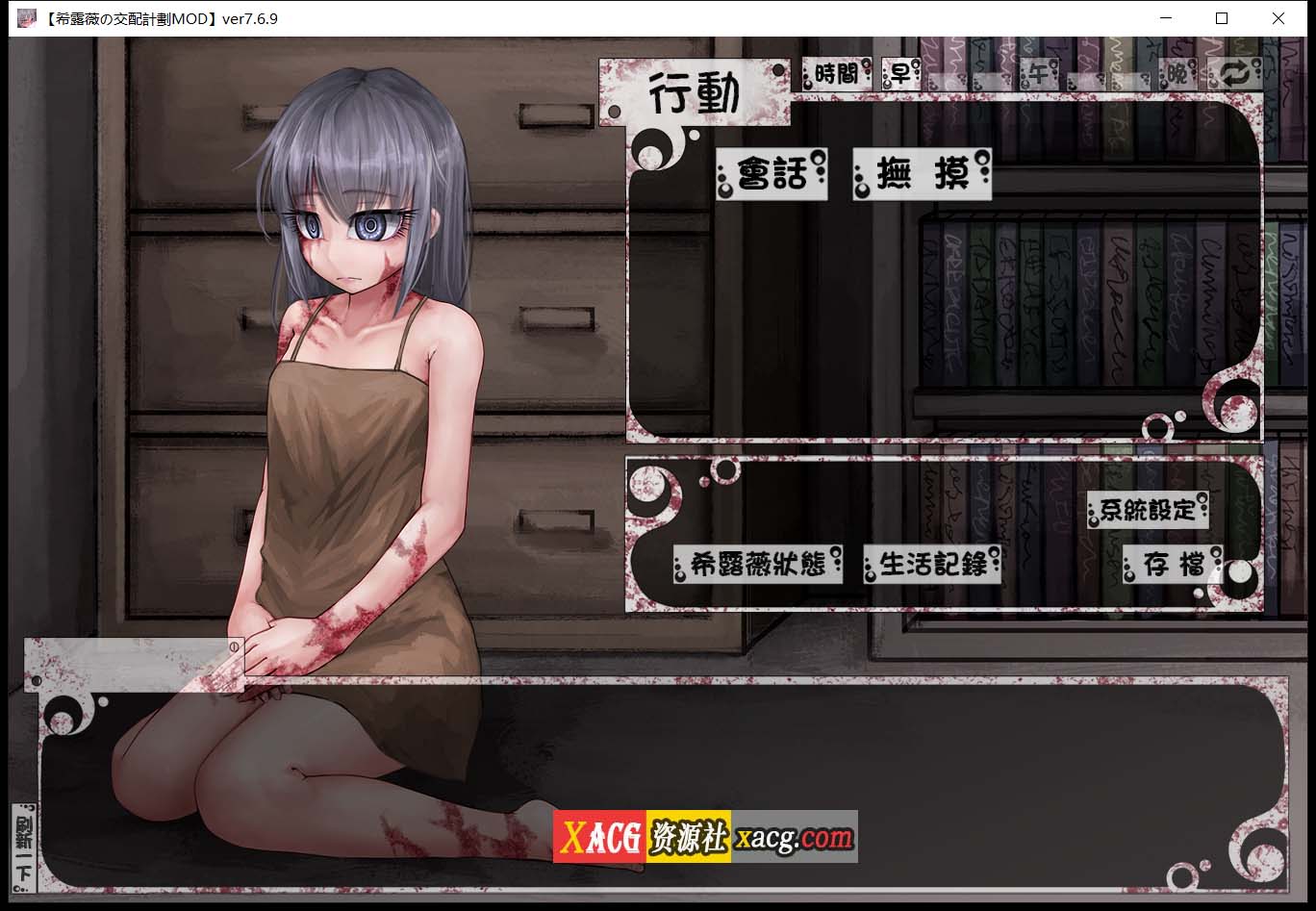This screenshot has height=911, width=1316.
Task: Select the 晩 evening time slot
Action: click(1176, 73)
